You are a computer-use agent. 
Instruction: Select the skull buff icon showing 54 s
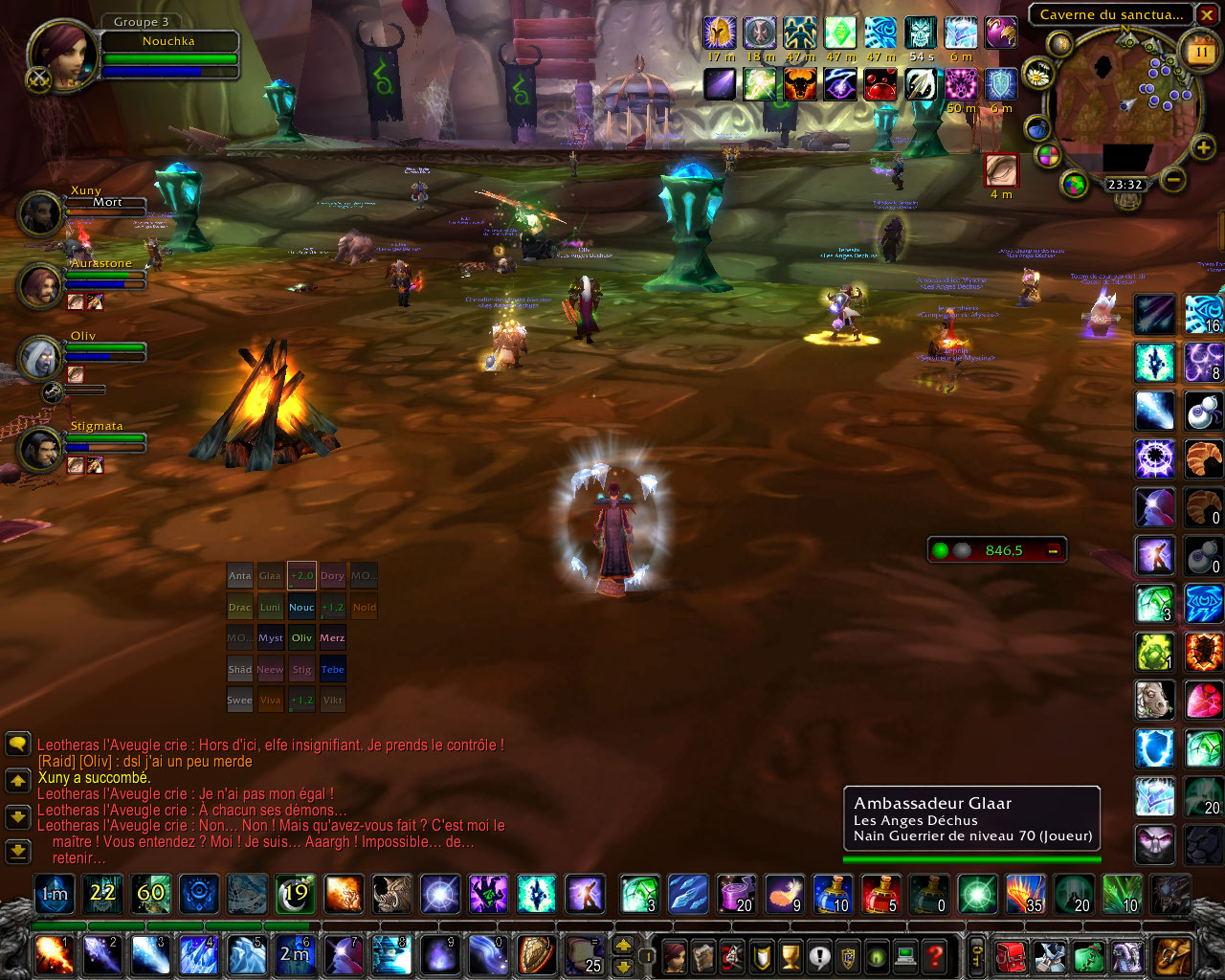[x=921, y=33]
